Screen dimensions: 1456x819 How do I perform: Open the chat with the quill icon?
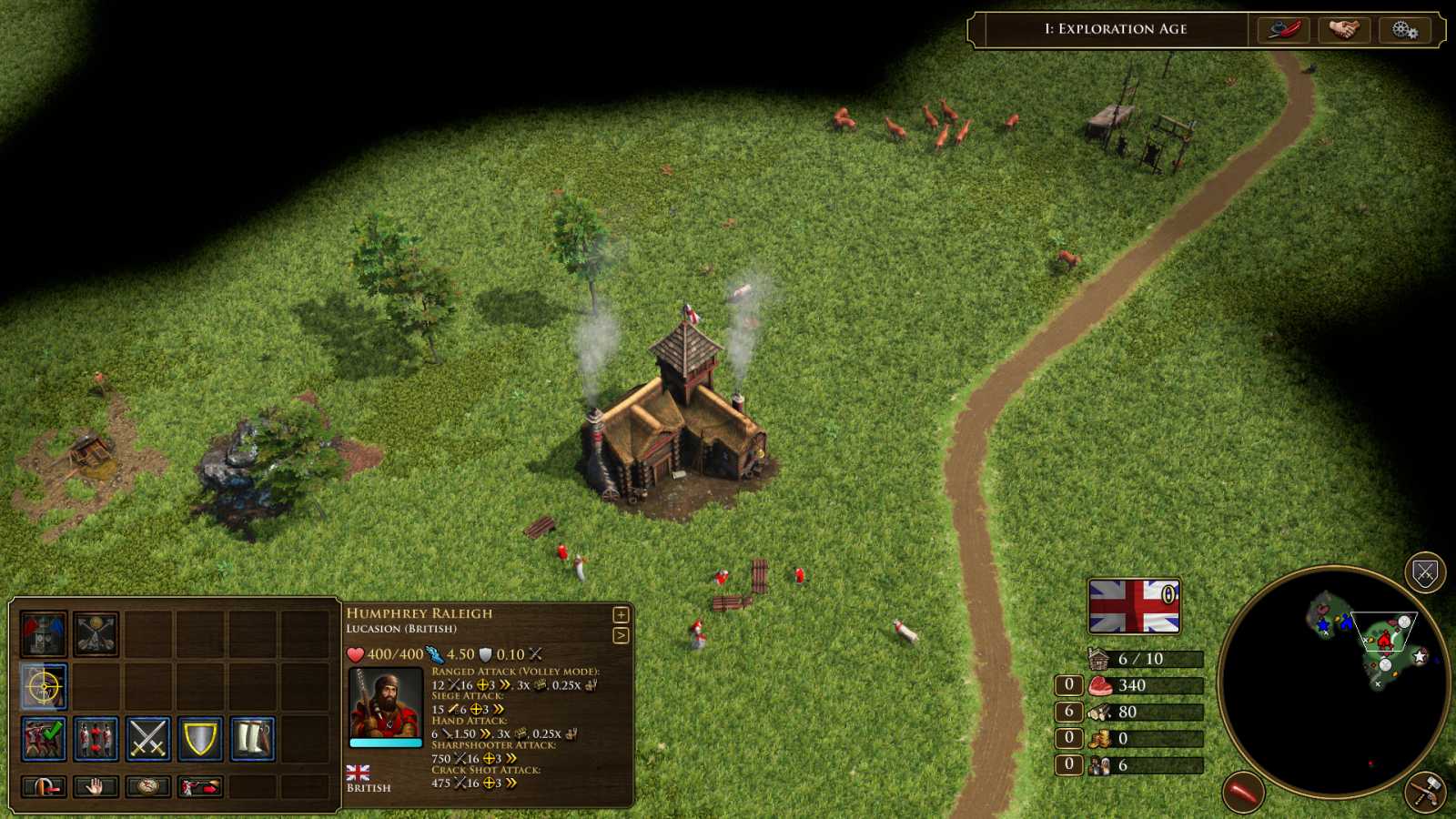tap(1284, 29)
